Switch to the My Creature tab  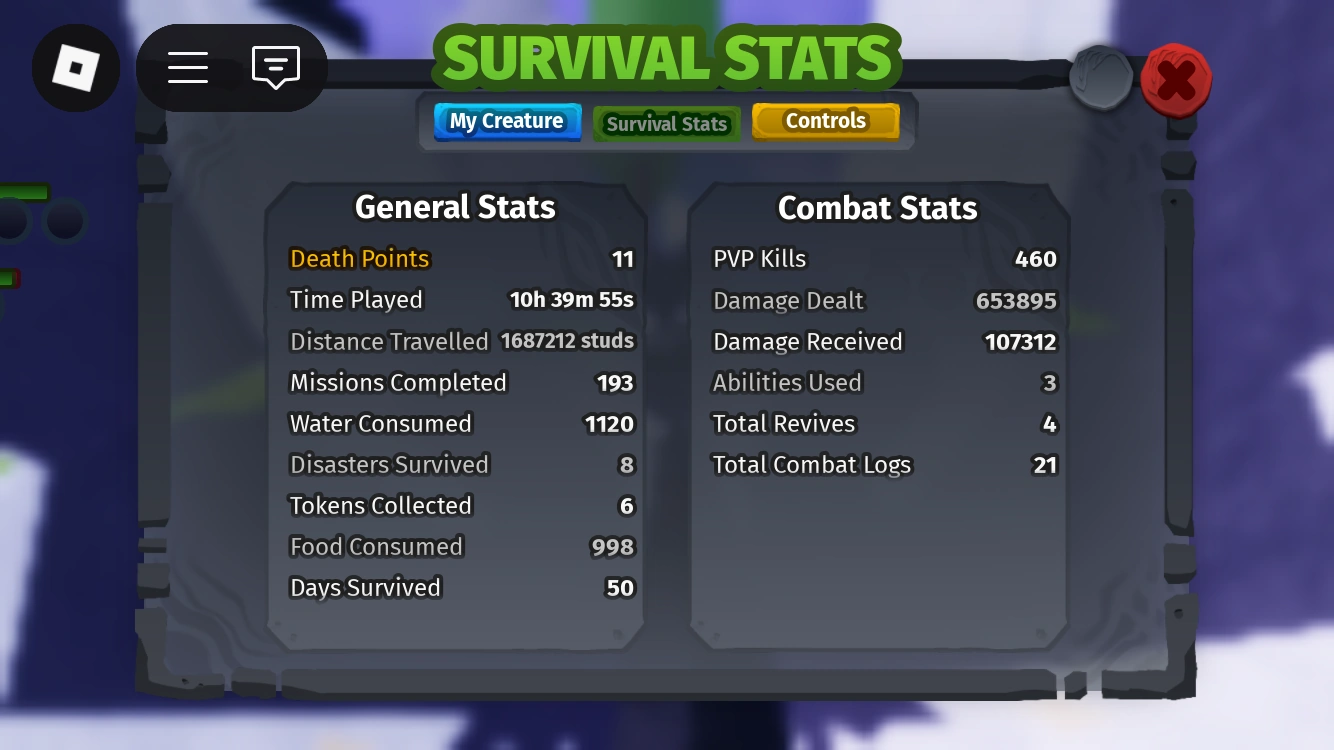click(507, 120)
